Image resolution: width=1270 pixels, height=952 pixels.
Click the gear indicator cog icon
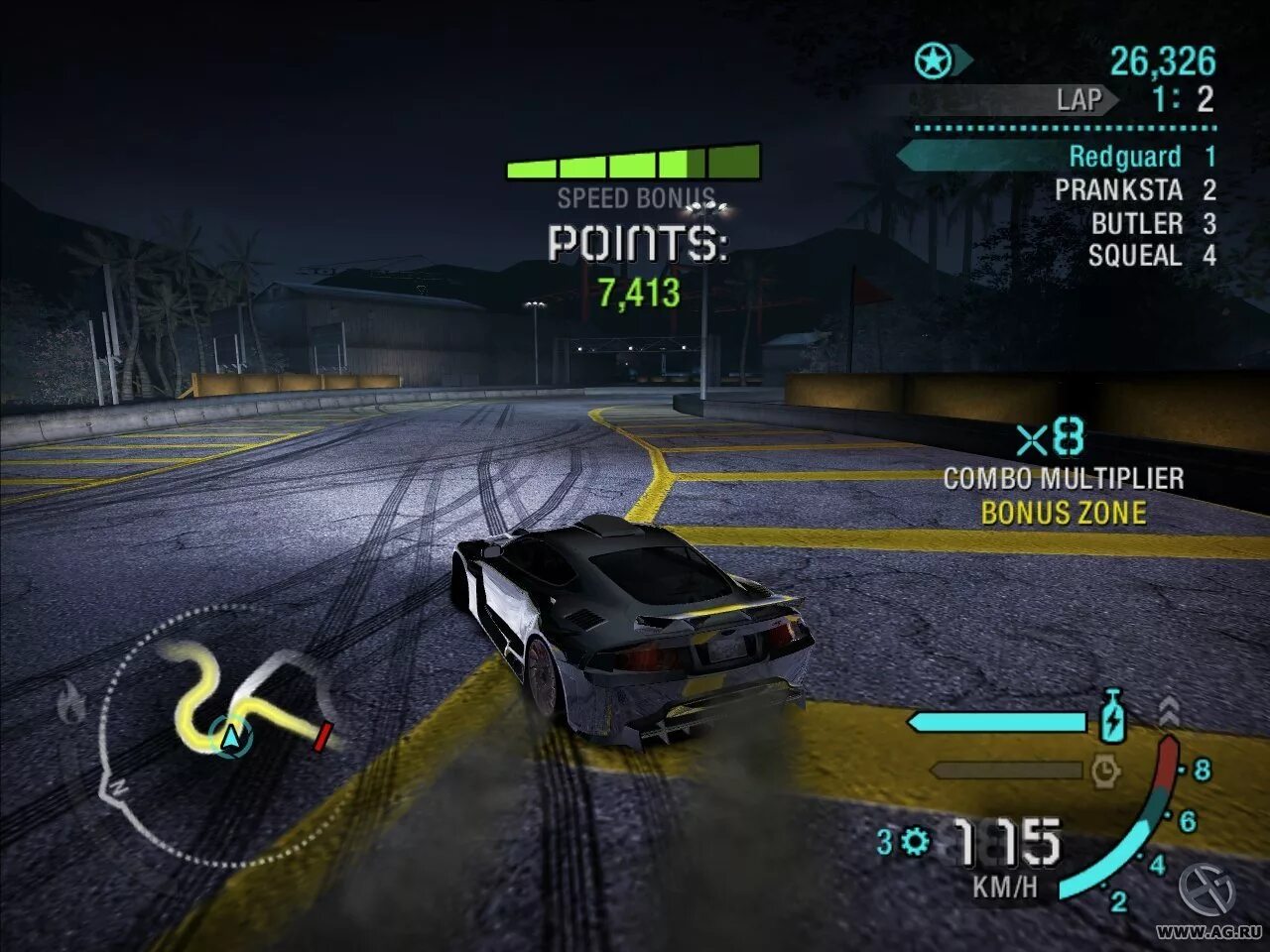915,842
